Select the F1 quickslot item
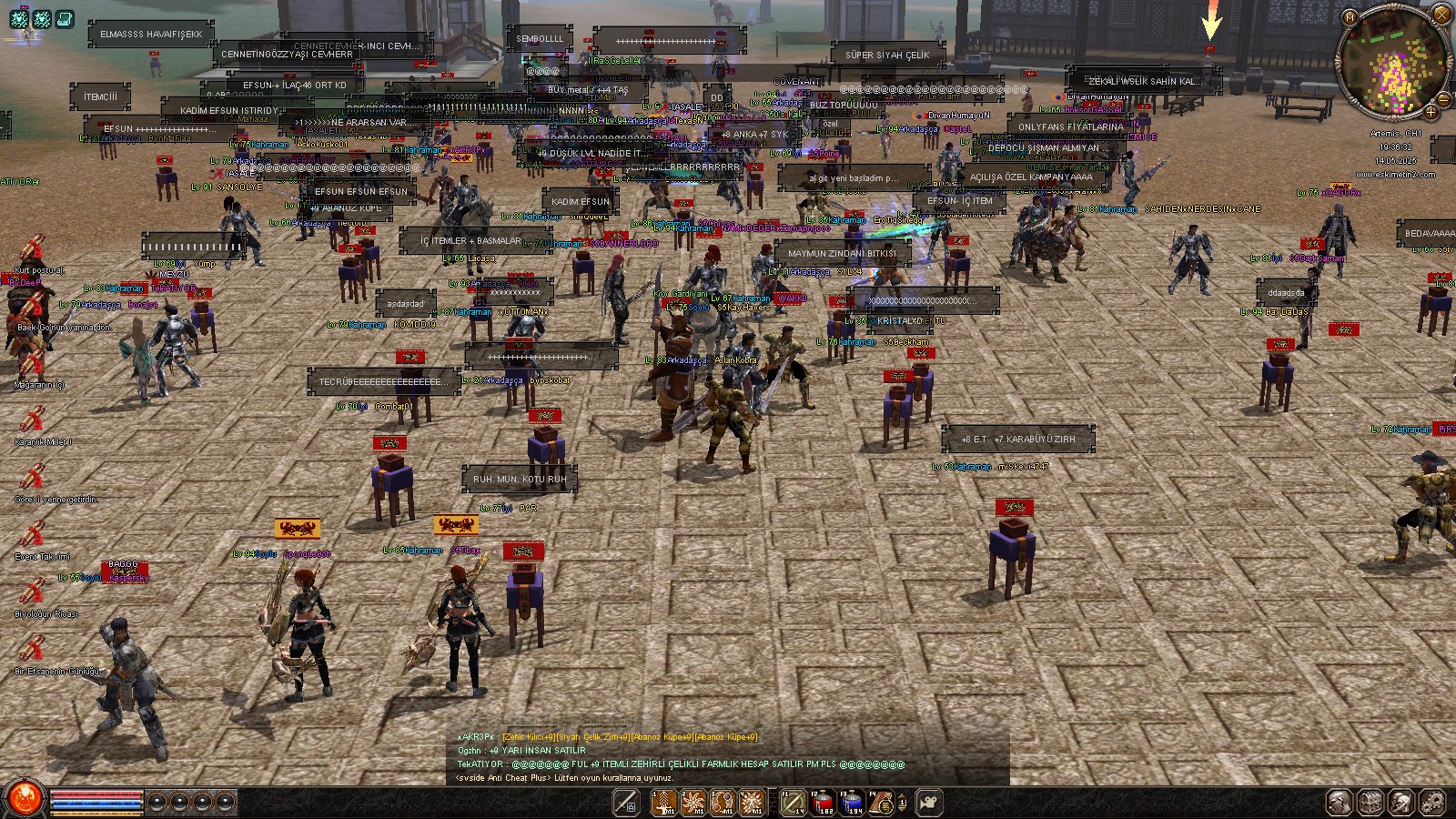 (794, 803)
